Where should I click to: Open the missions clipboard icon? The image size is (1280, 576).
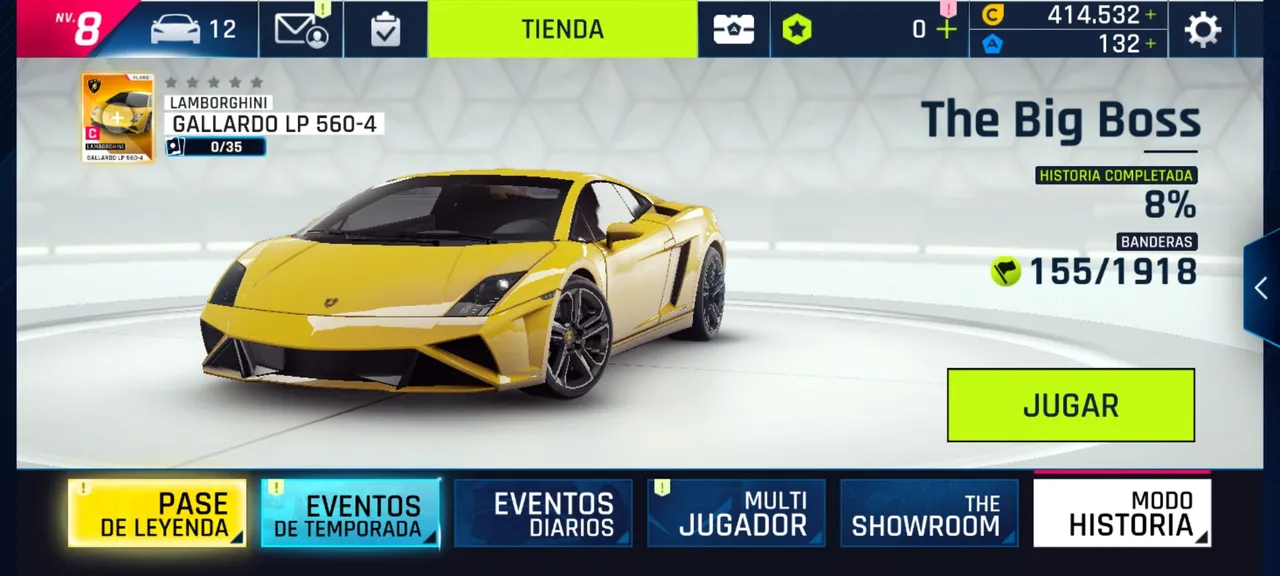[385, 29]
